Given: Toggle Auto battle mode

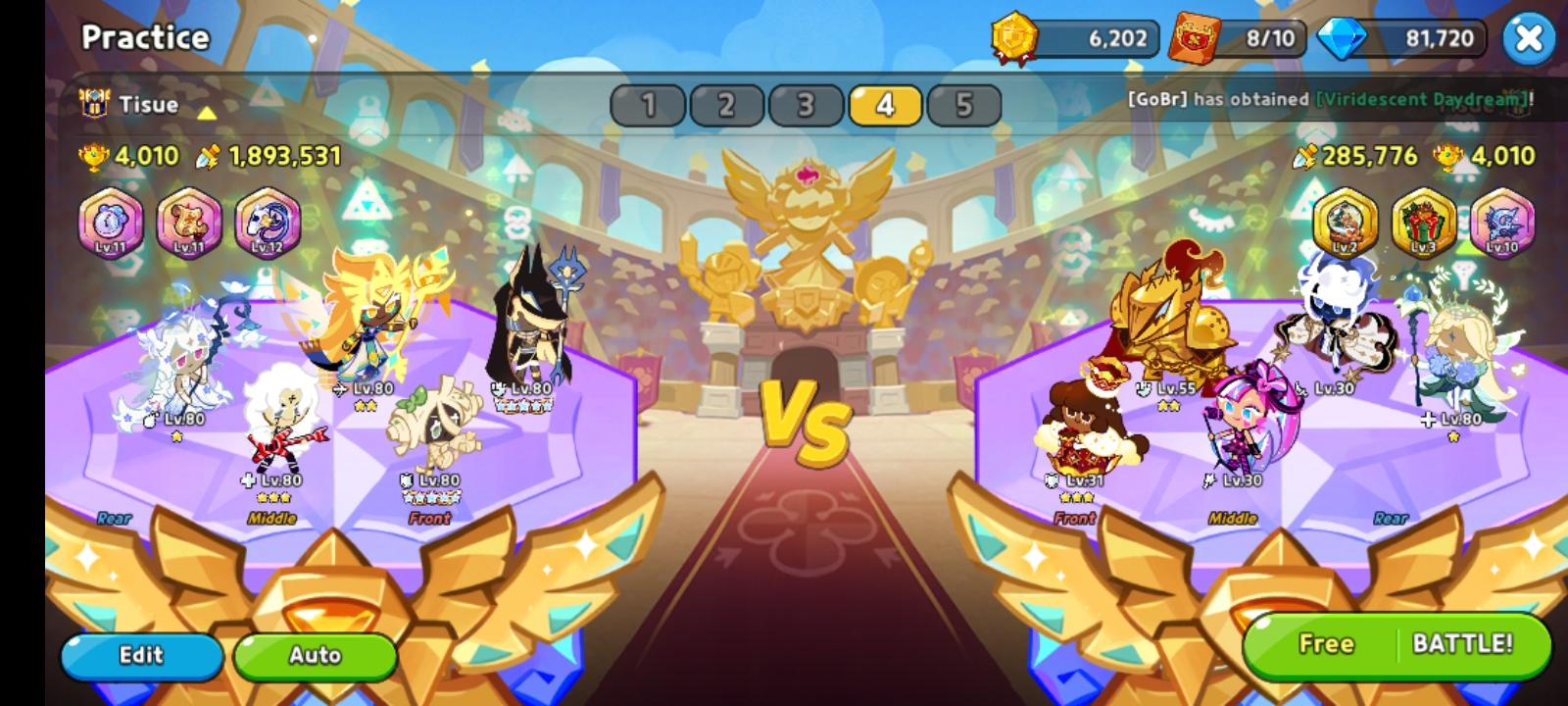Looking at the screenshot, I should coord(316,655).
